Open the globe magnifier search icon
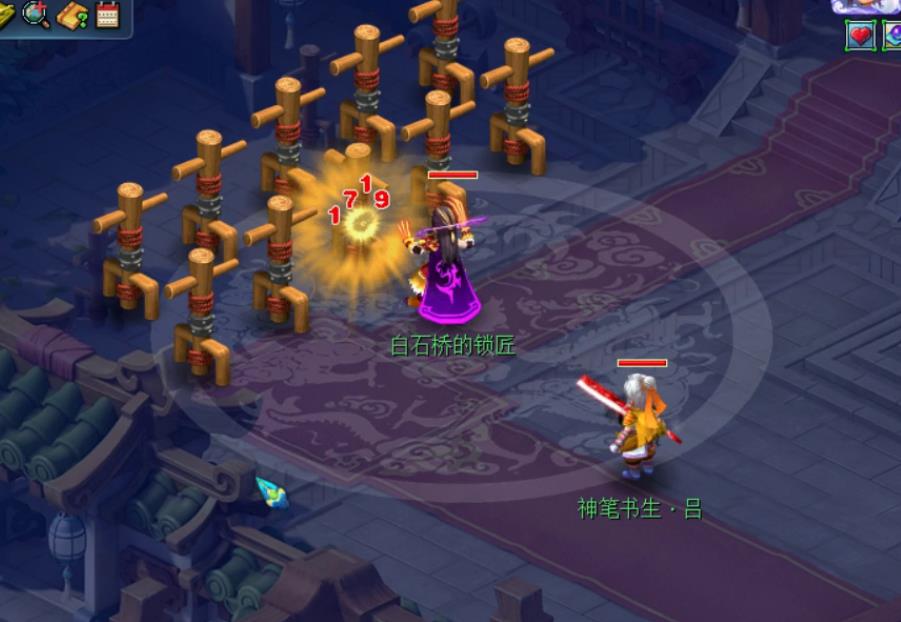Screen dimensions: 901x622 pos(36,14)
